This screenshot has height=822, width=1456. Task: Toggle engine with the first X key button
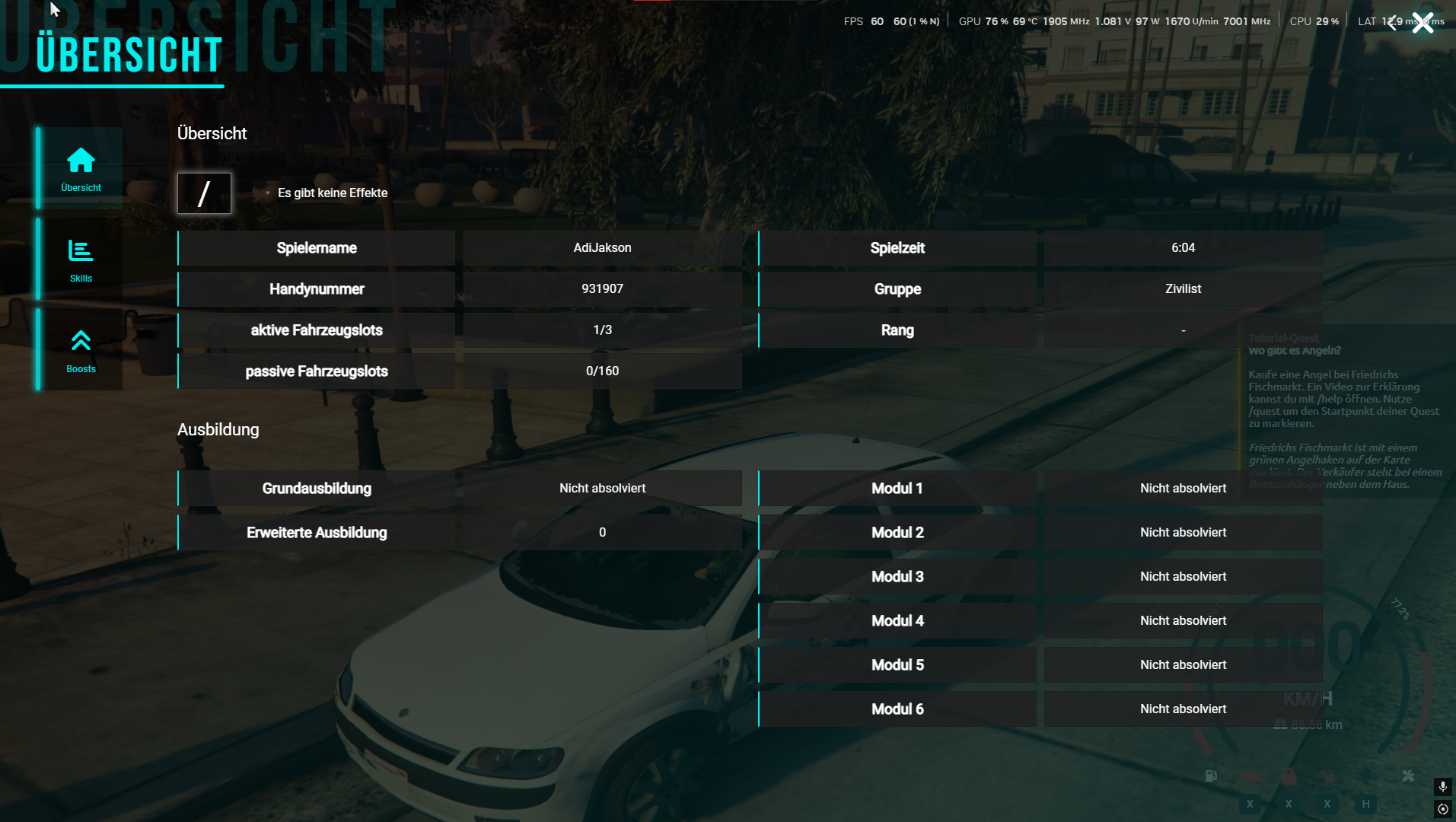tap(1250, 805)
